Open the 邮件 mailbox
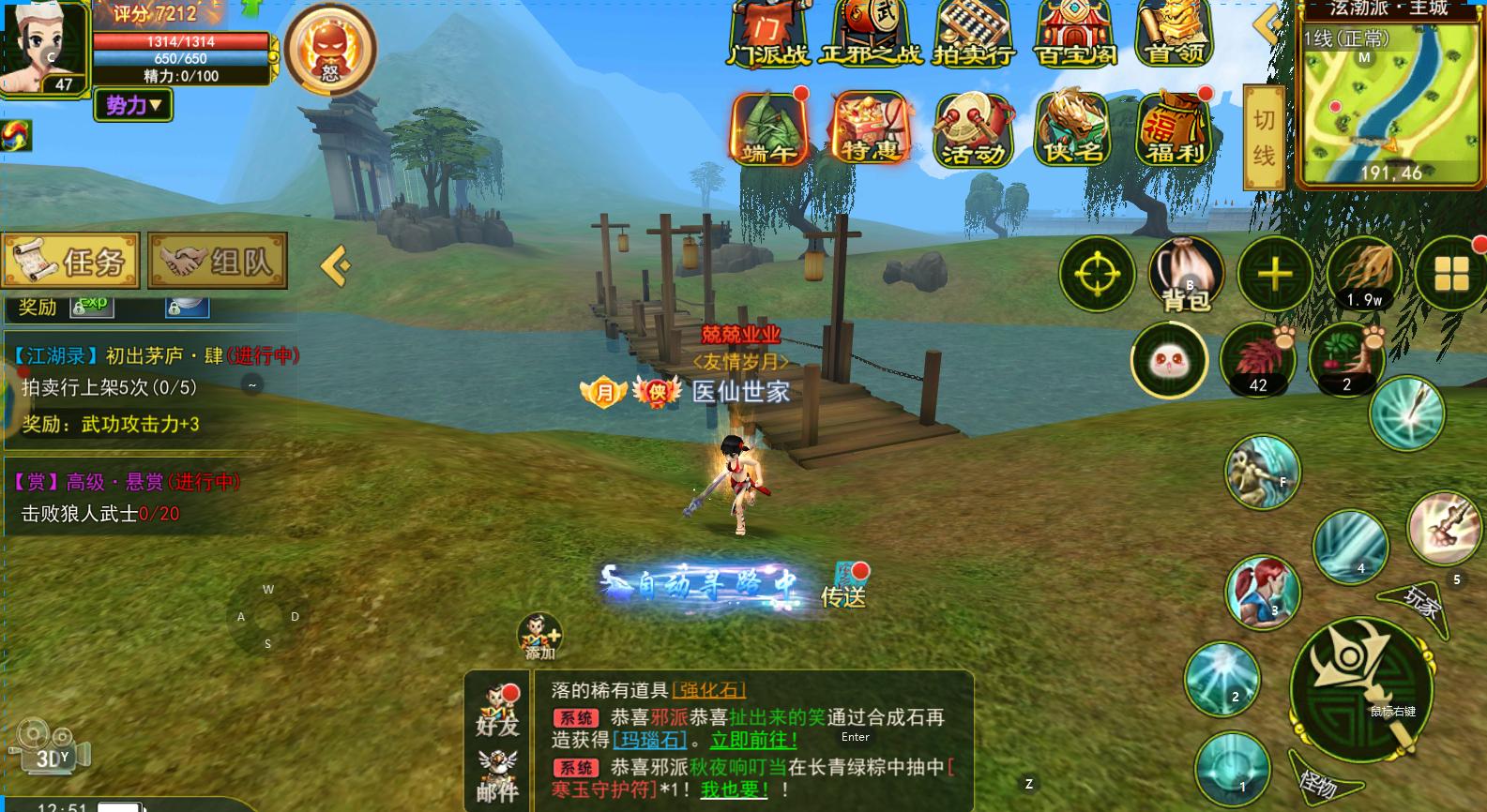This screenshot has width=1487, height=812. click(497, 778)
